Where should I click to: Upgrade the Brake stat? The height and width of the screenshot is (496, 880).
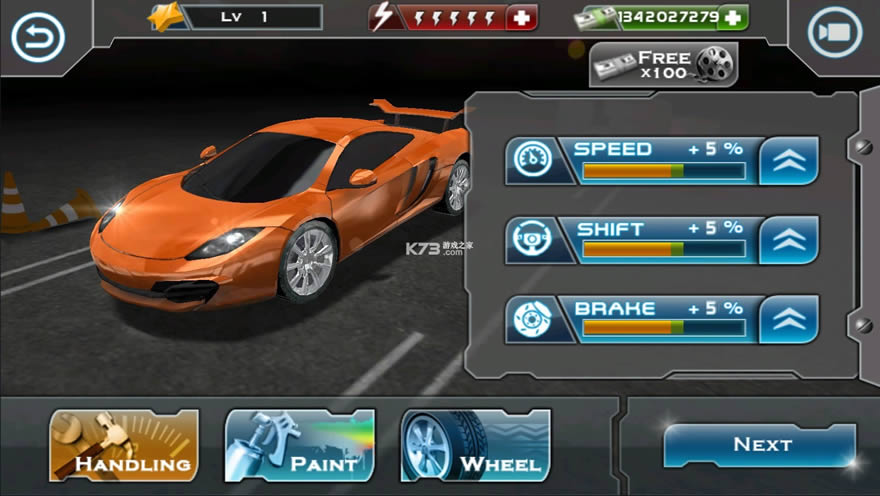tap(788, 319)
